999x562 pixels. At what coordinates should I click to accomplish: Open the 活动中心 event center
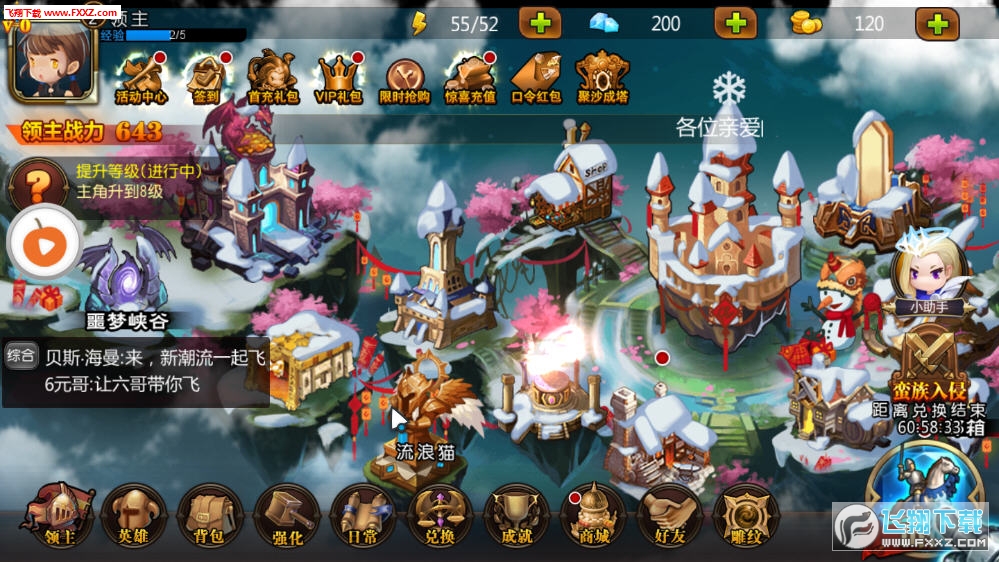[141, 78]
